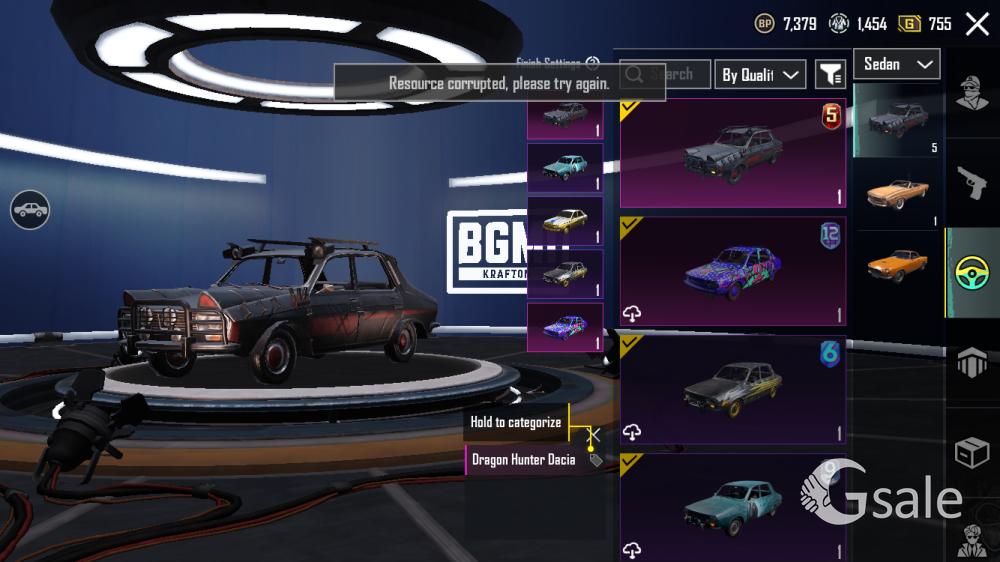Open the filter options icon
The height and width of the screenshot is (562, 1000).
[x=830, y=74]
